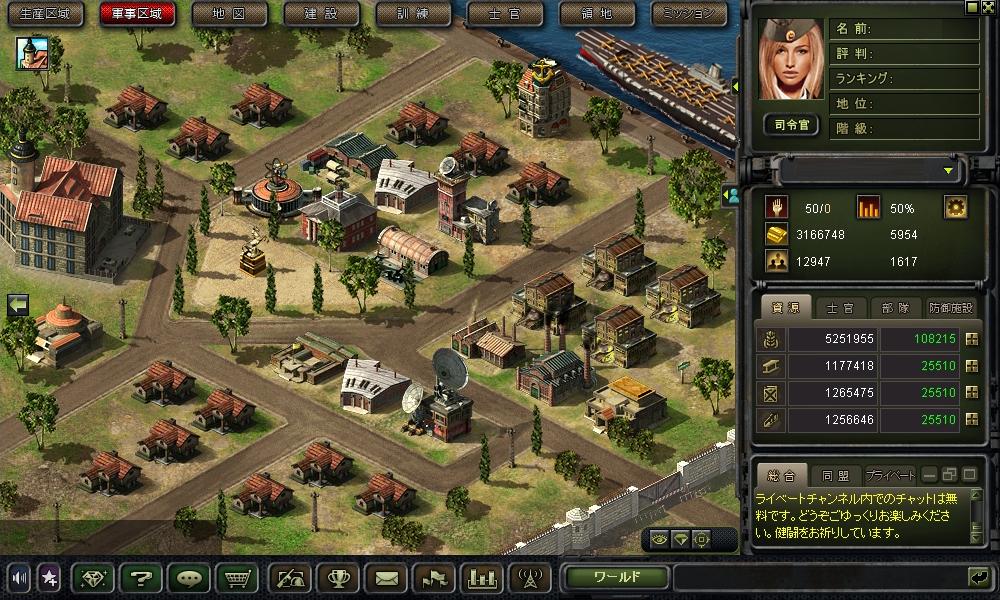This screenshot has width=1000, height=600.
Task: Expand the dropdown below the commander profile
Action: click(947, 171)
